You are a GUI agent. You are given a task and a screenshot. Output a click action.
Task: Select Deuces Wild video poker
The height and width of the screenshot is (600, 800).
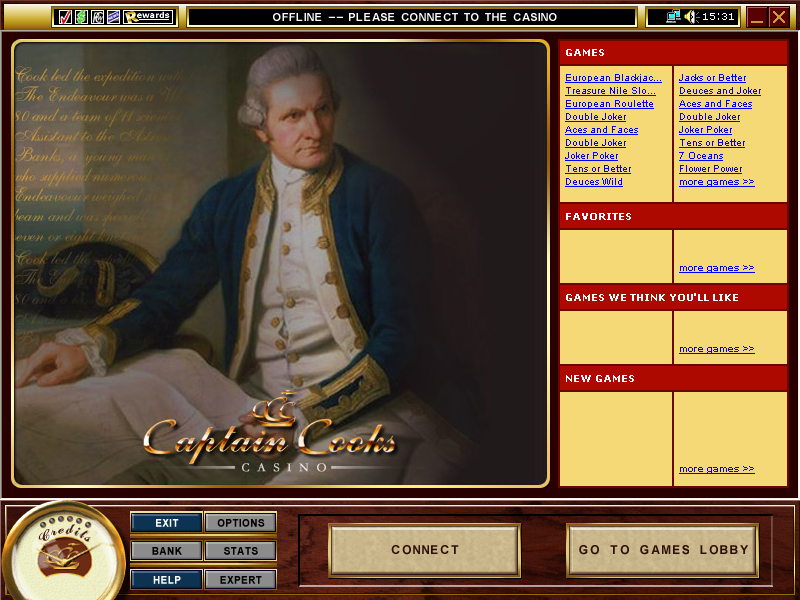(x=594, y=182)
